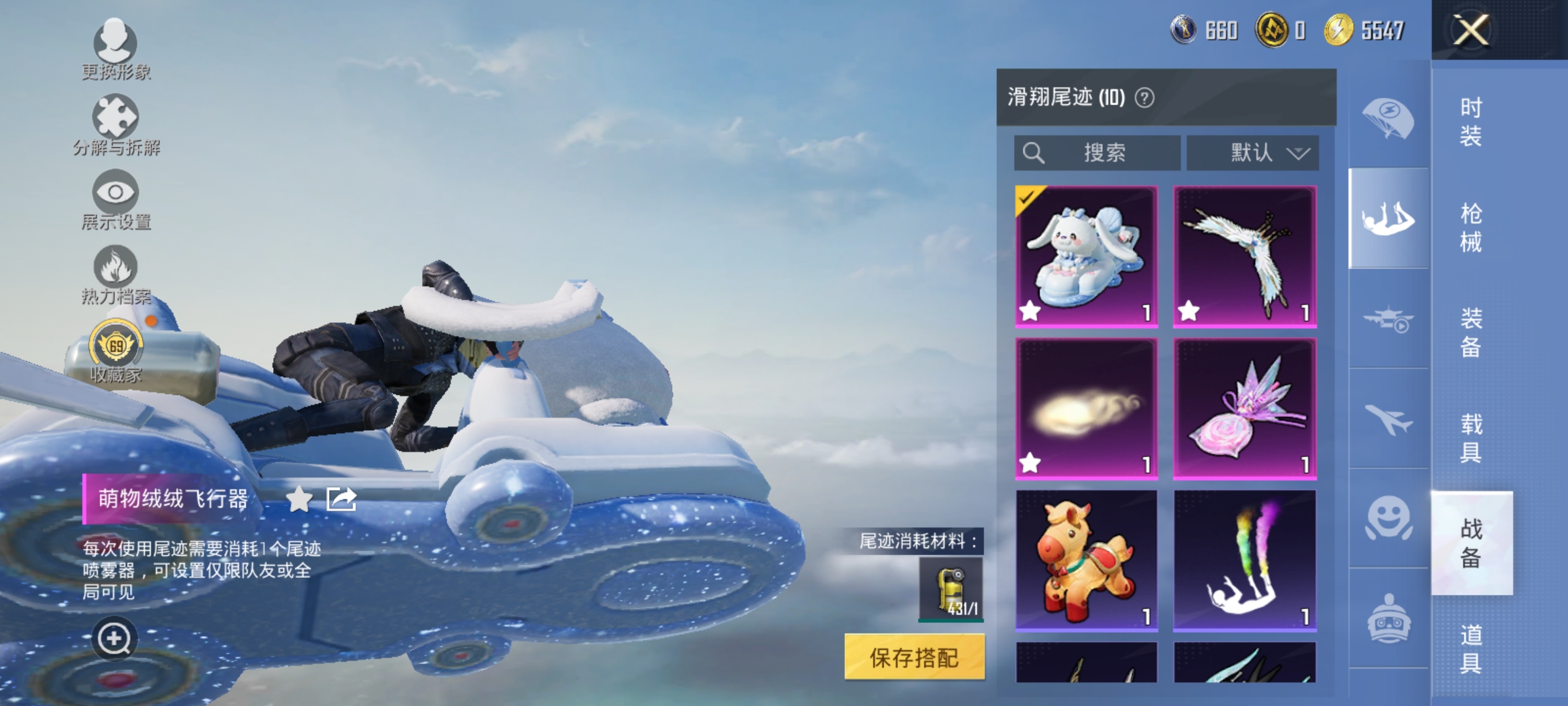Open the 默认 sorting dropdown
The image size is (1568, 706).
pos(1250,152)
